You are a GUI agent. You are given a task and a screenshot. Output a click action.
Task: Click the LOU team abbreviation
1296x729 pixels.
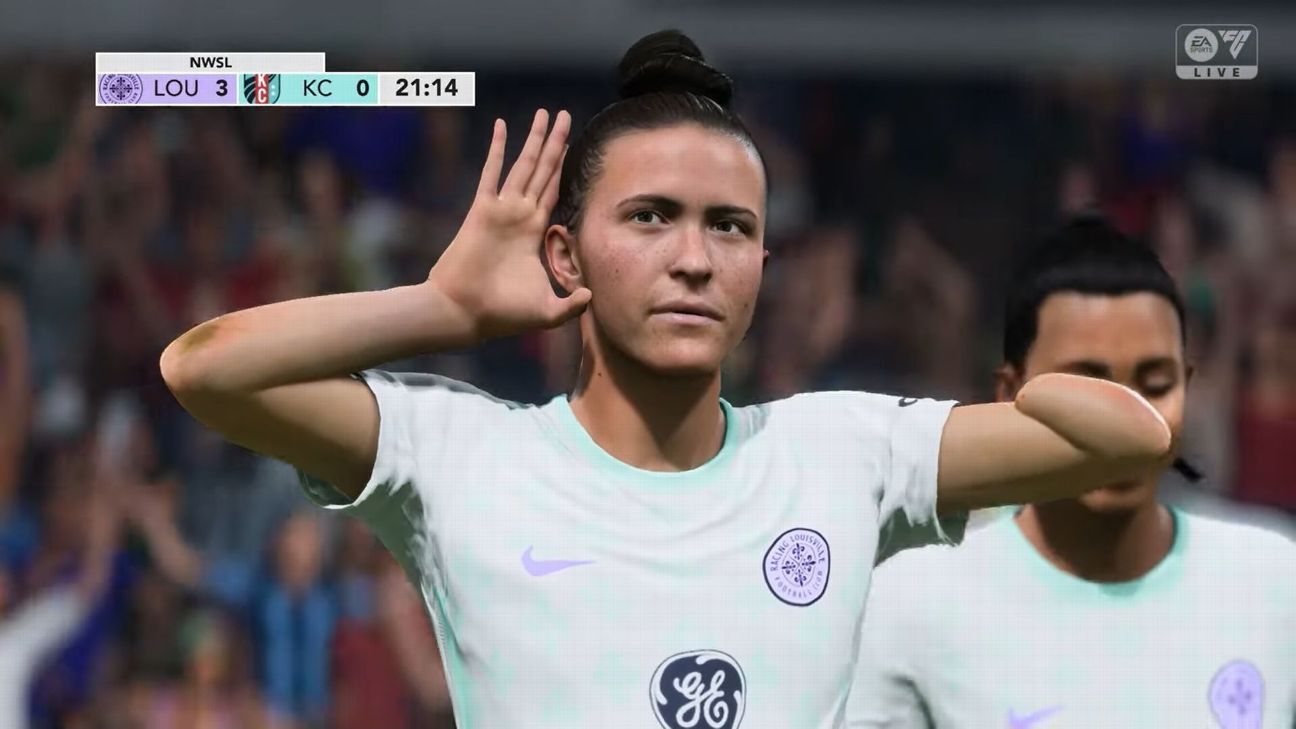coord(174,88)
